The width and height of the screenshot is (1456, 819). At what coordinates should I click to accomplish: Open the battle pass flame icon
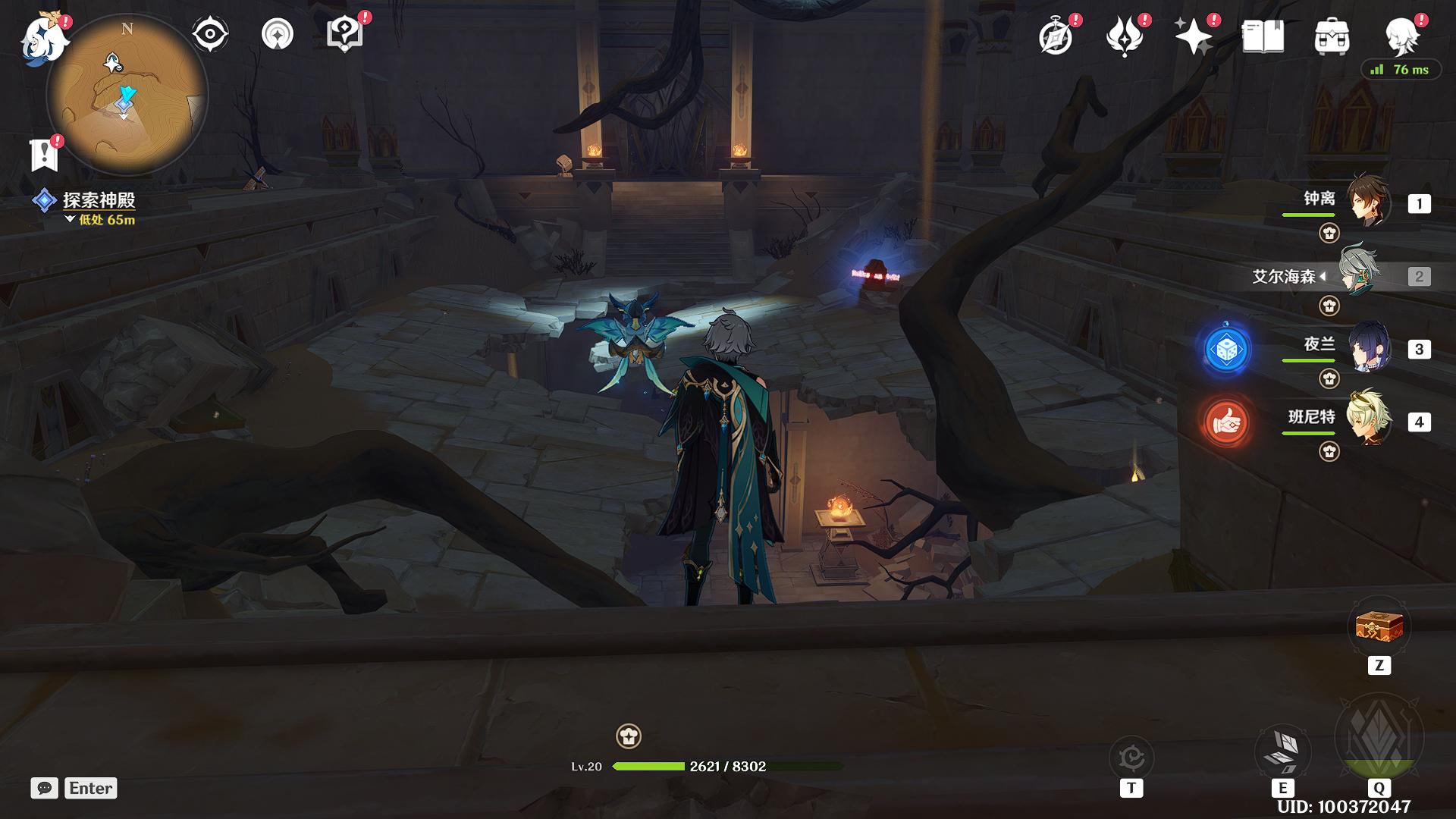click(x=1124, y=36)
